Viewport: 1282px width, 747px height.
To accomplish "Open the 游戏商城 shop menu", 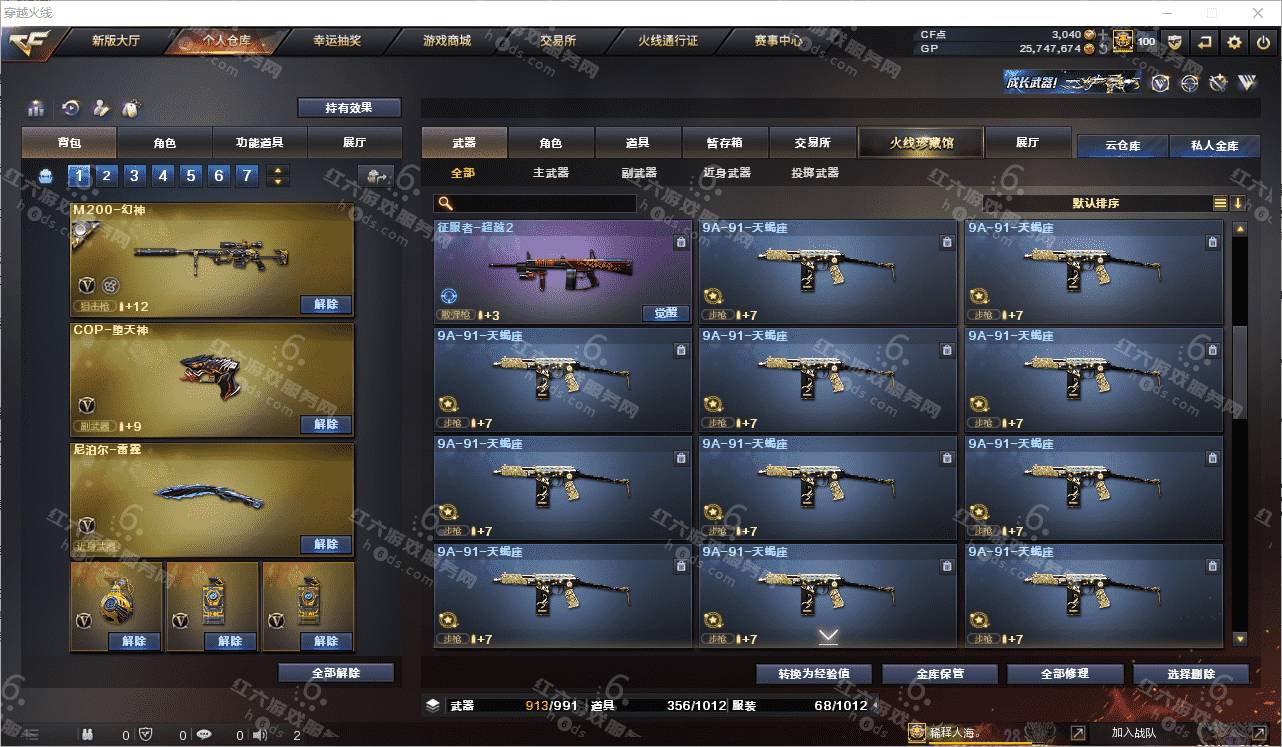I will pyautogui.click(x=446, y=41).
